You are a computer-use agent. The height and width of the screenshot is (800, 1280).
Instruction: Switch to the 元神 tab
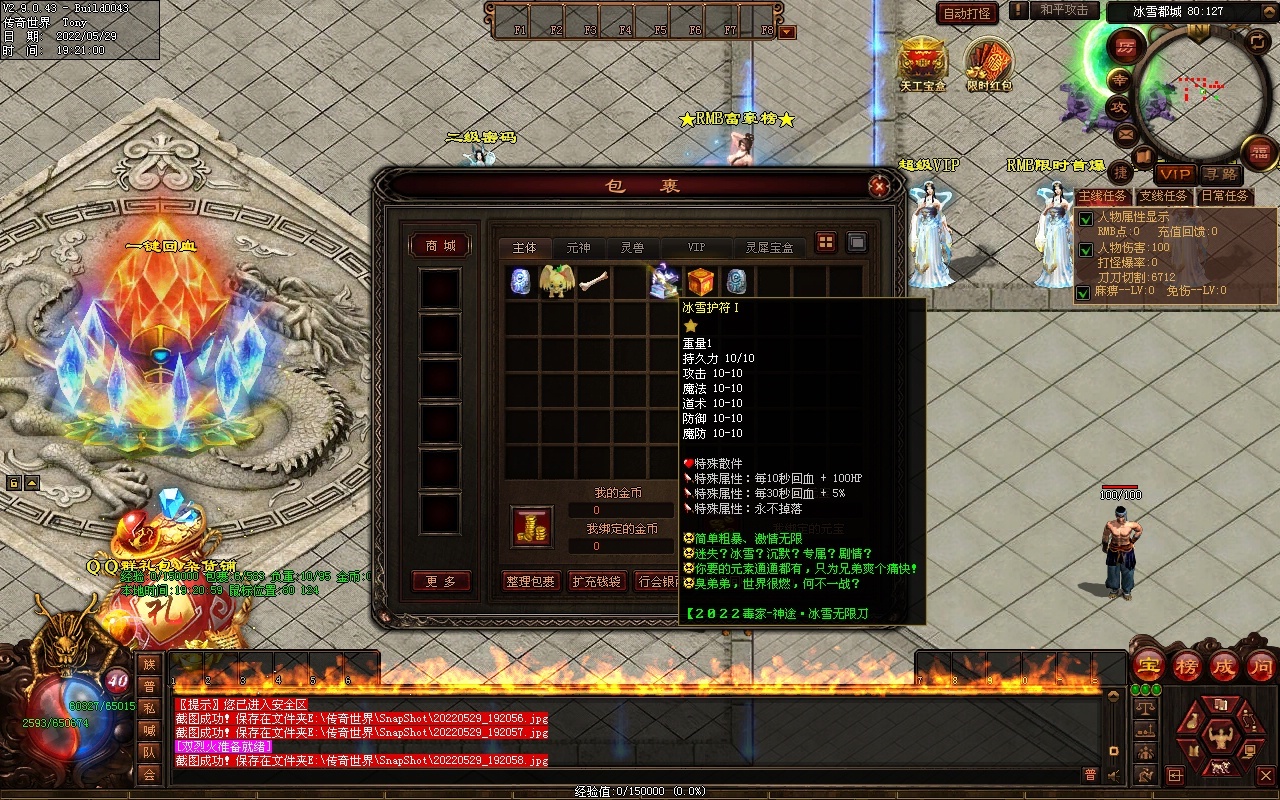pos(578,247)
